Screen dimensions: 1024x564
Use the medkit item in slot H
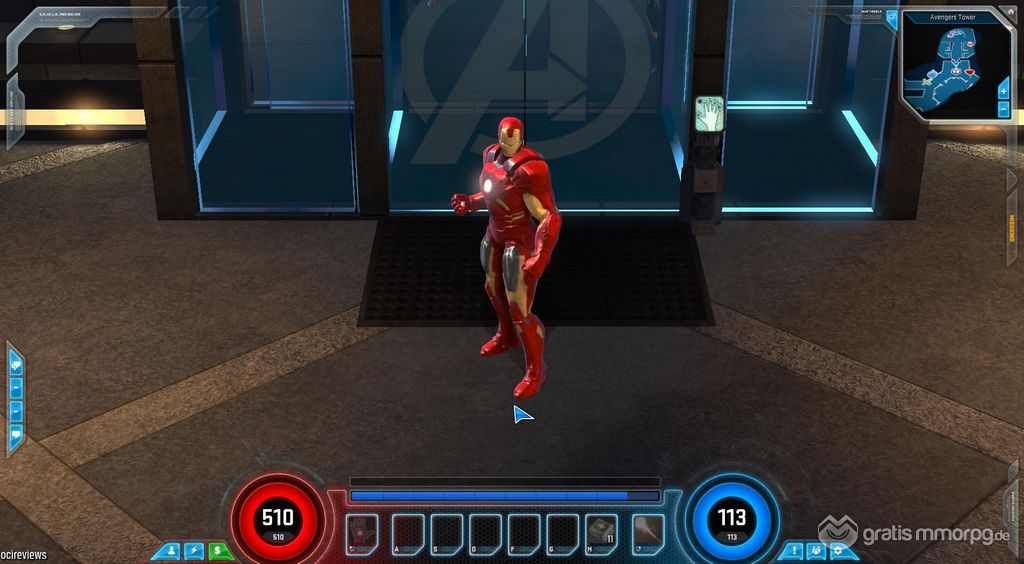coord(600,534)
